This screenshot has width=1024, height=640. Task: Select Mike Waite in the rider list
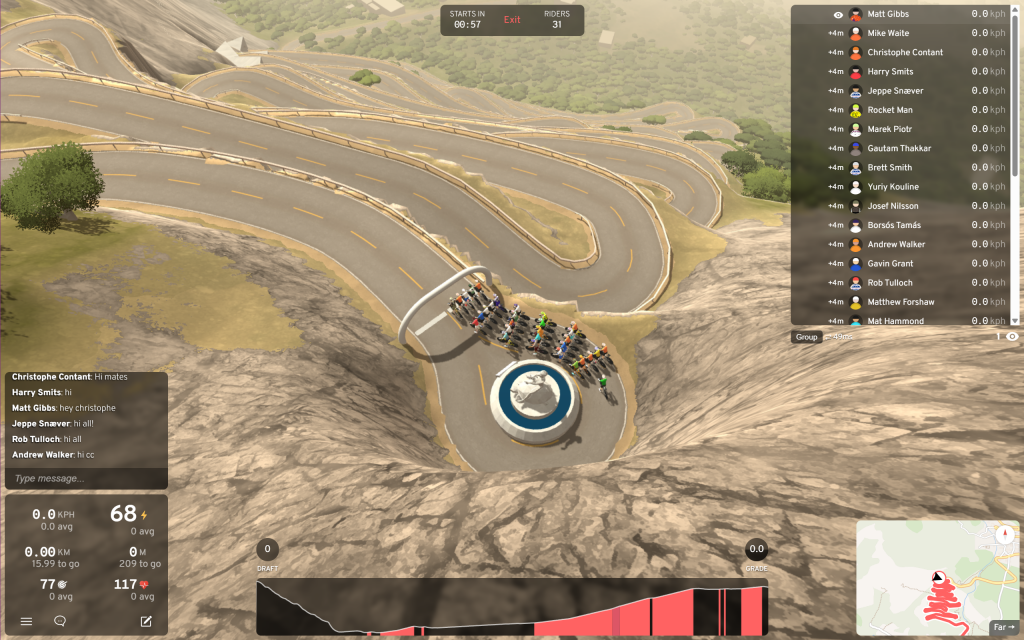[888, 33]
